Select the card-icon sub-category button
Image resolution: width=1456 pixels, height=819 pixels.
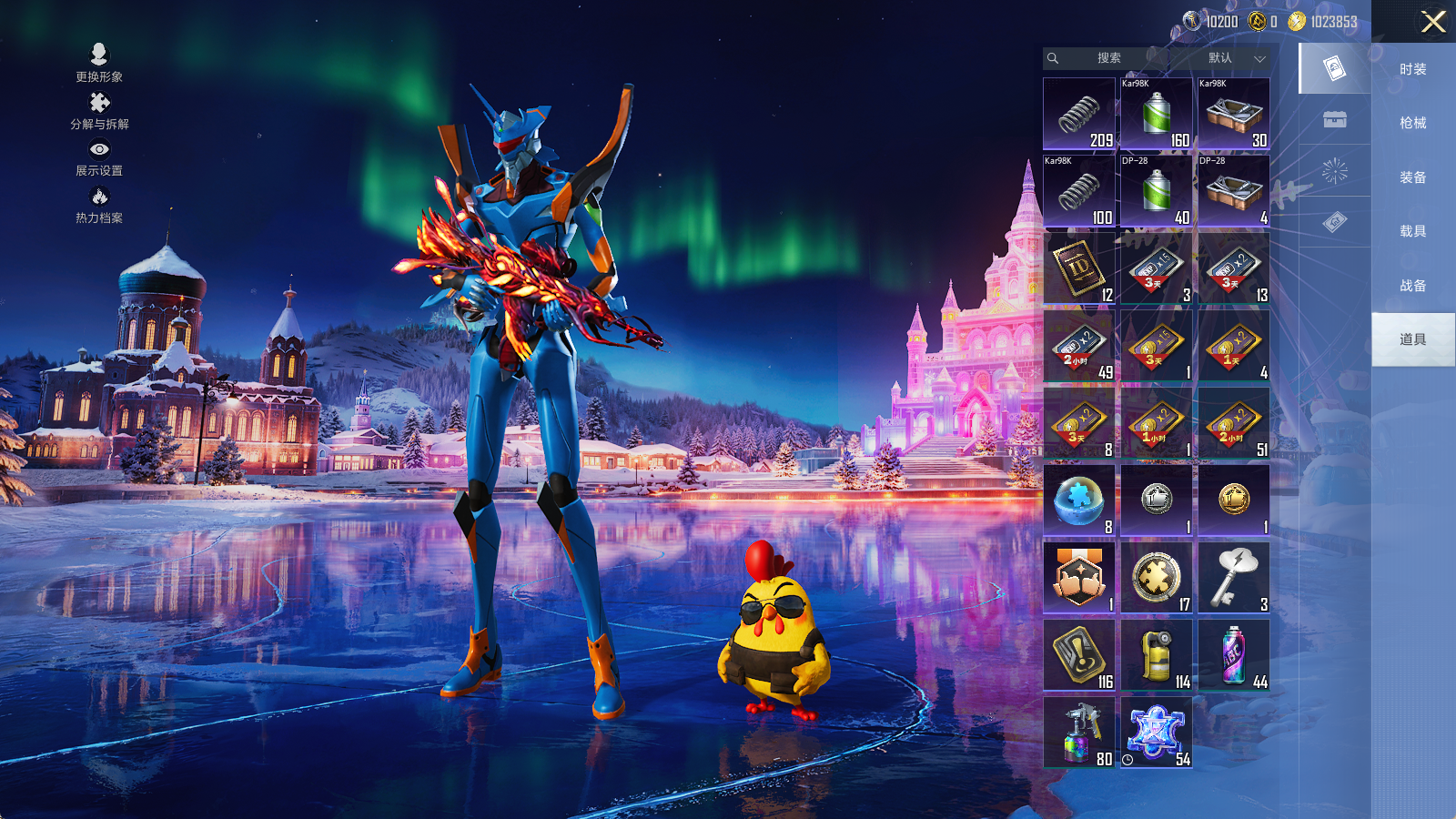point(1334,68)
